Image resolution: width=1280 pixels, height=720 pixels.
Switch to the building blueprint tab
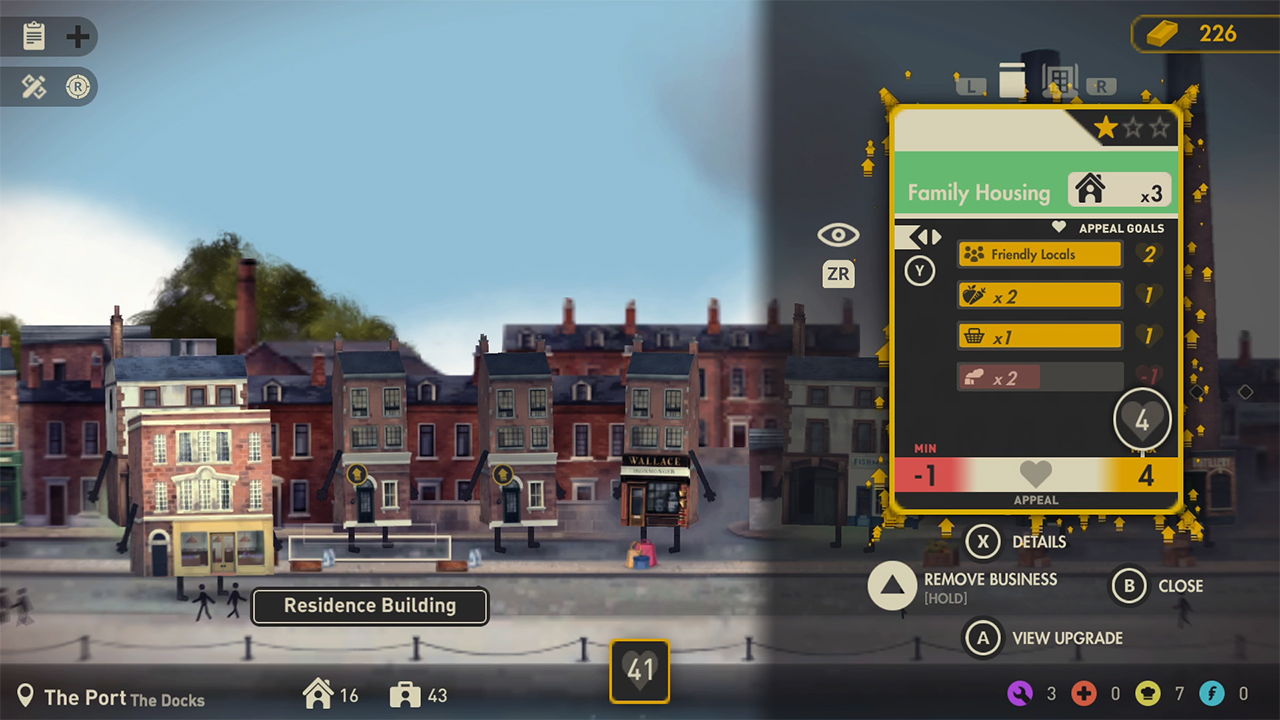(x=1058, y=80)
